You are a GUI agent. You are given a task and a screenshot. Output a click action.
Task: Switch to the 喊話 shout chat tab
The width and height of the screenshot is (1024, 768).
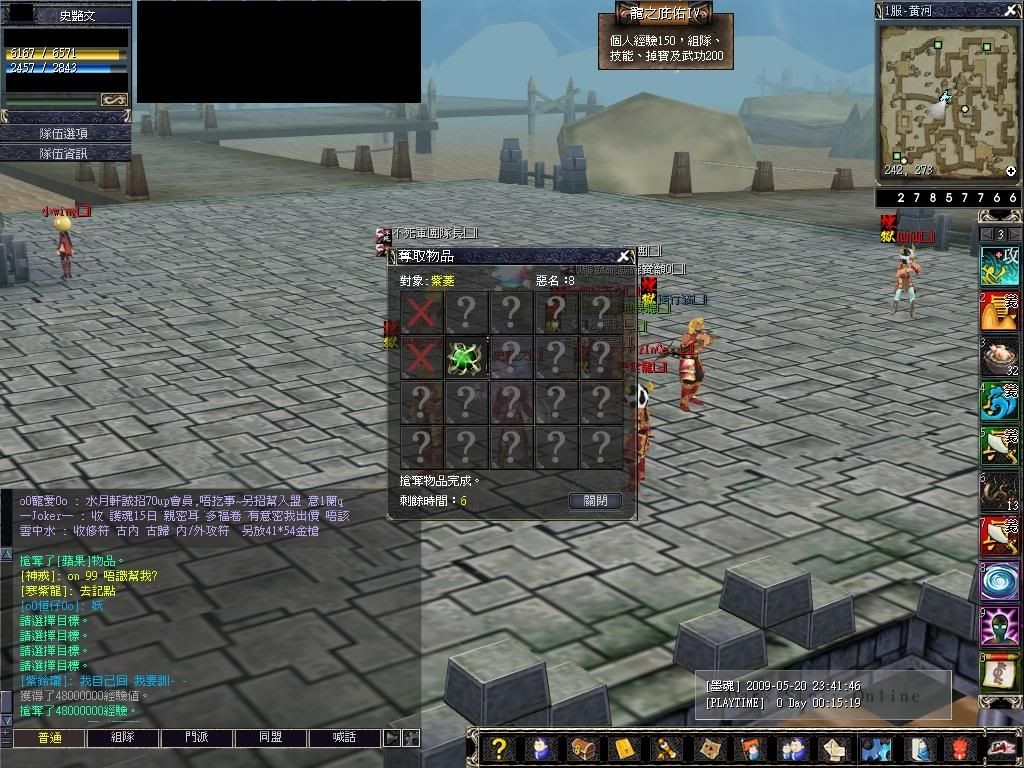(344, 737)
